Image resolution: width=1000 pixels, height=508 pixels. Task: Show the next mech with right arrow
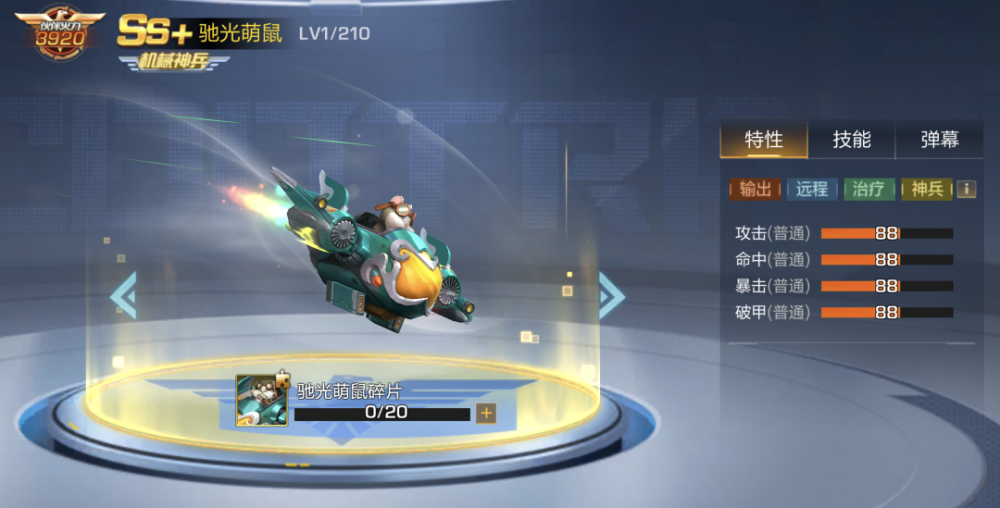click(x=611, y=296)
